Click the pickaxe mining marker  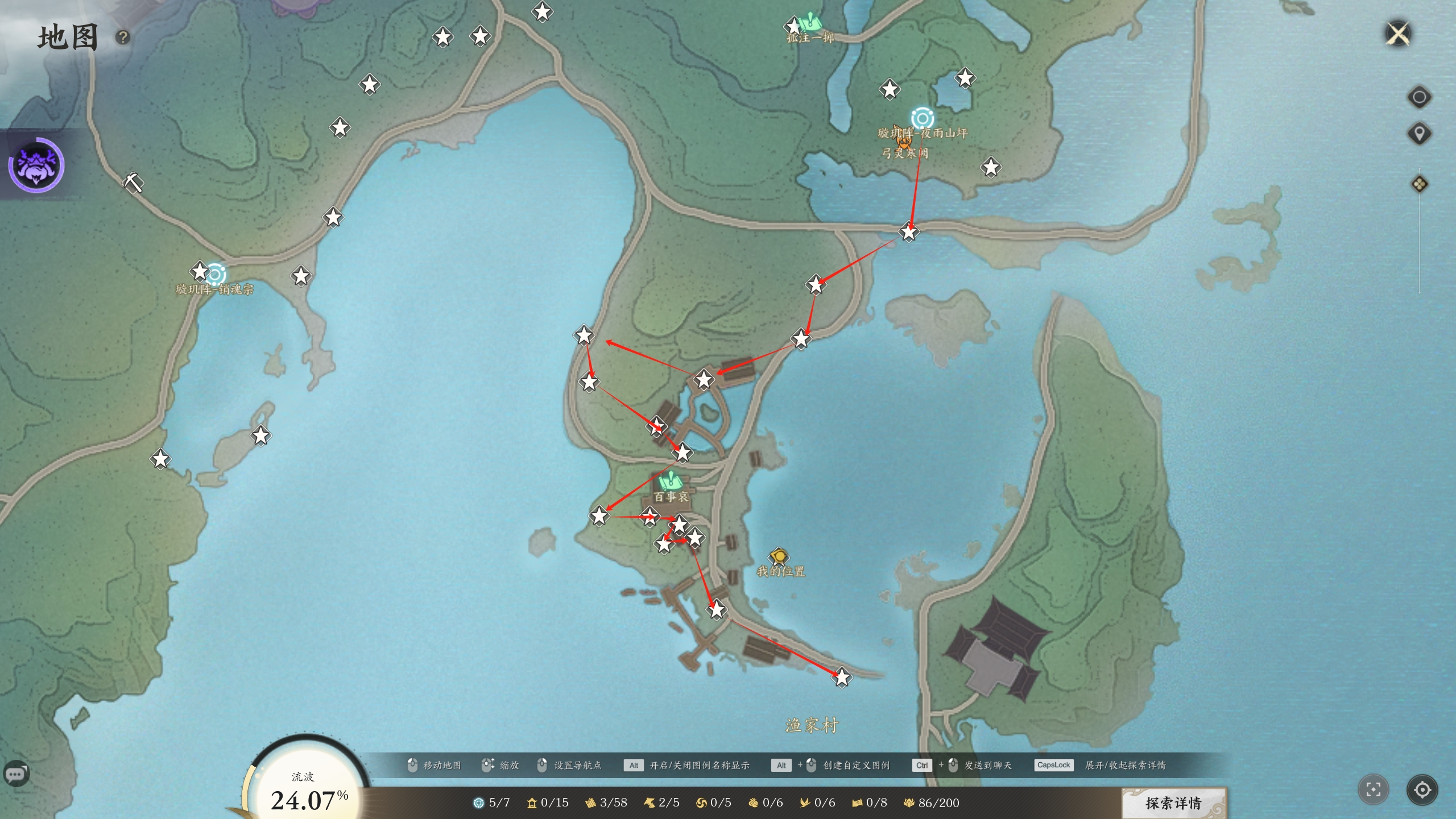(x=134, y=183)
